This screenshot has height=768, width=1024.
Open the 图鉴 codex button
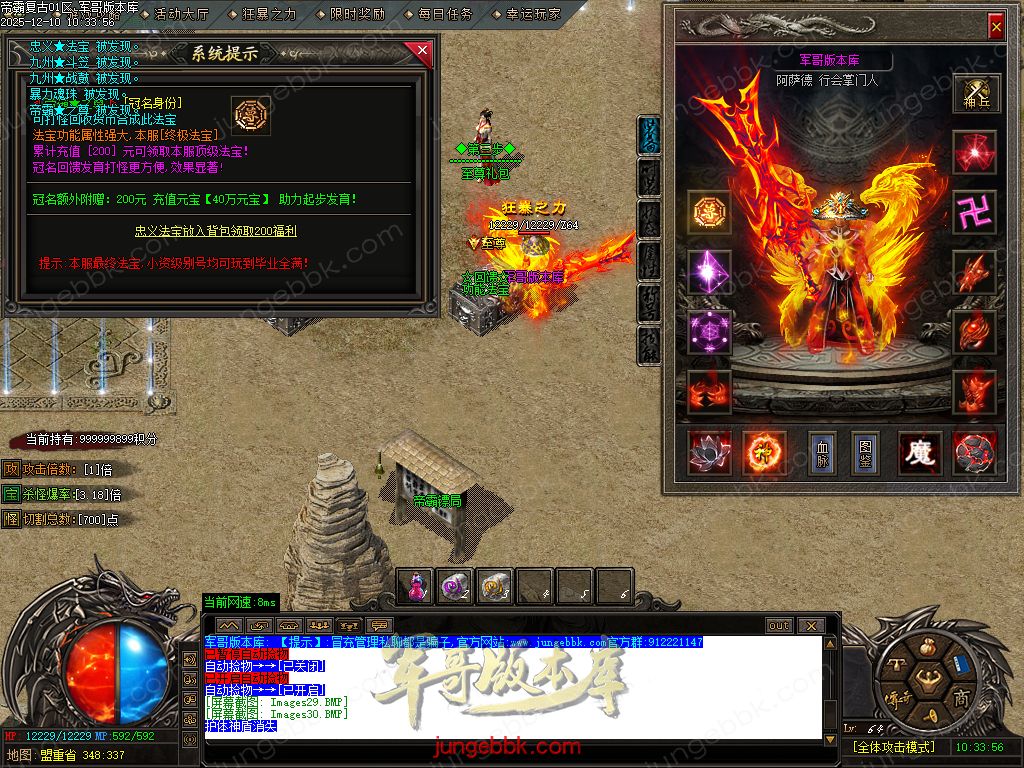pos(865,453)
